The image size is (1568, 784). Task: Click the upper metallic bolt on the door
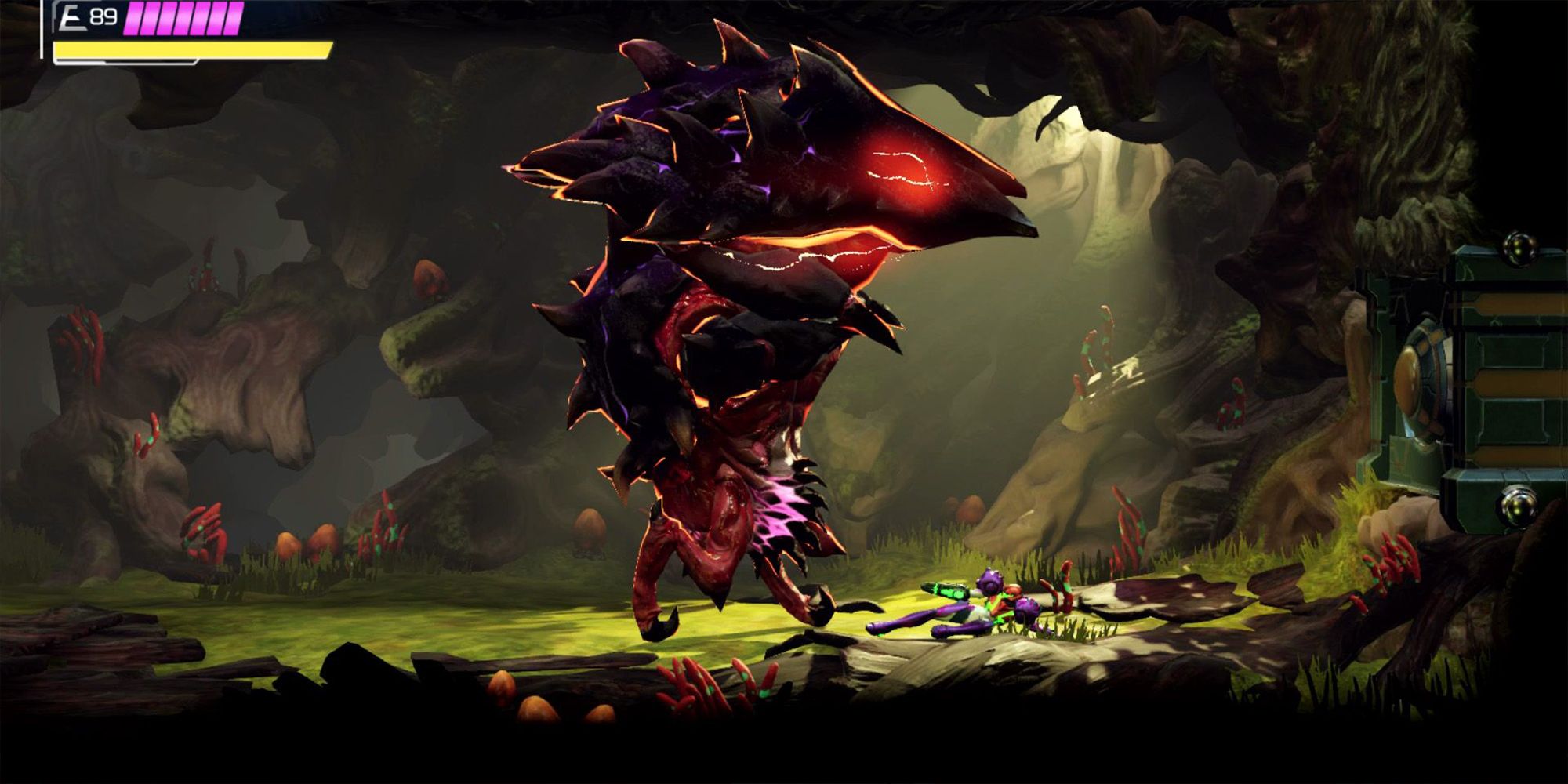tap(1518, 248)
